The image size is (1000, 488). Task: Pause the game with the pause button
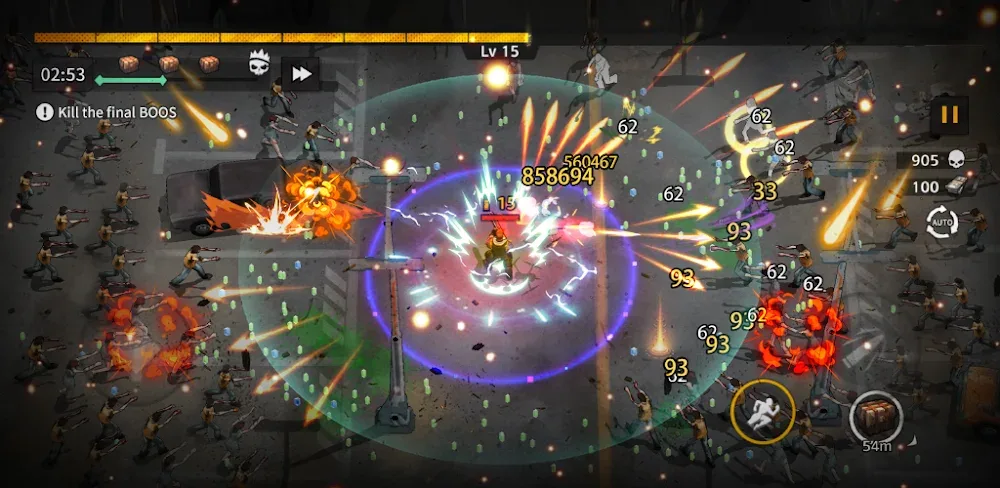949,115
